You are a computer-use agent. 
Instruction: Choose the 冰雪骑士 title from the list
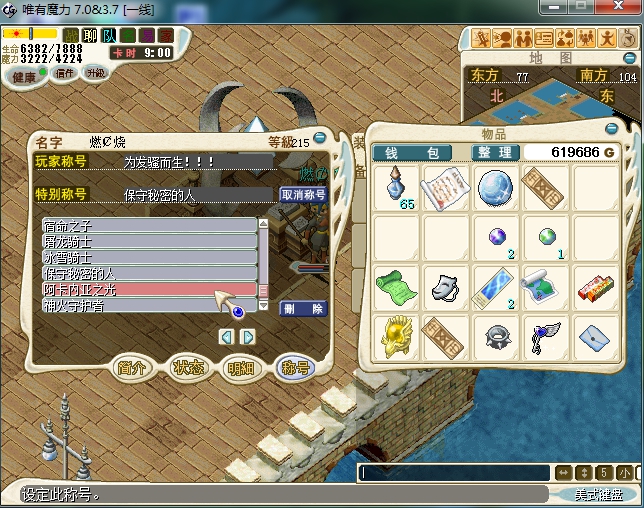click(149, 257)
